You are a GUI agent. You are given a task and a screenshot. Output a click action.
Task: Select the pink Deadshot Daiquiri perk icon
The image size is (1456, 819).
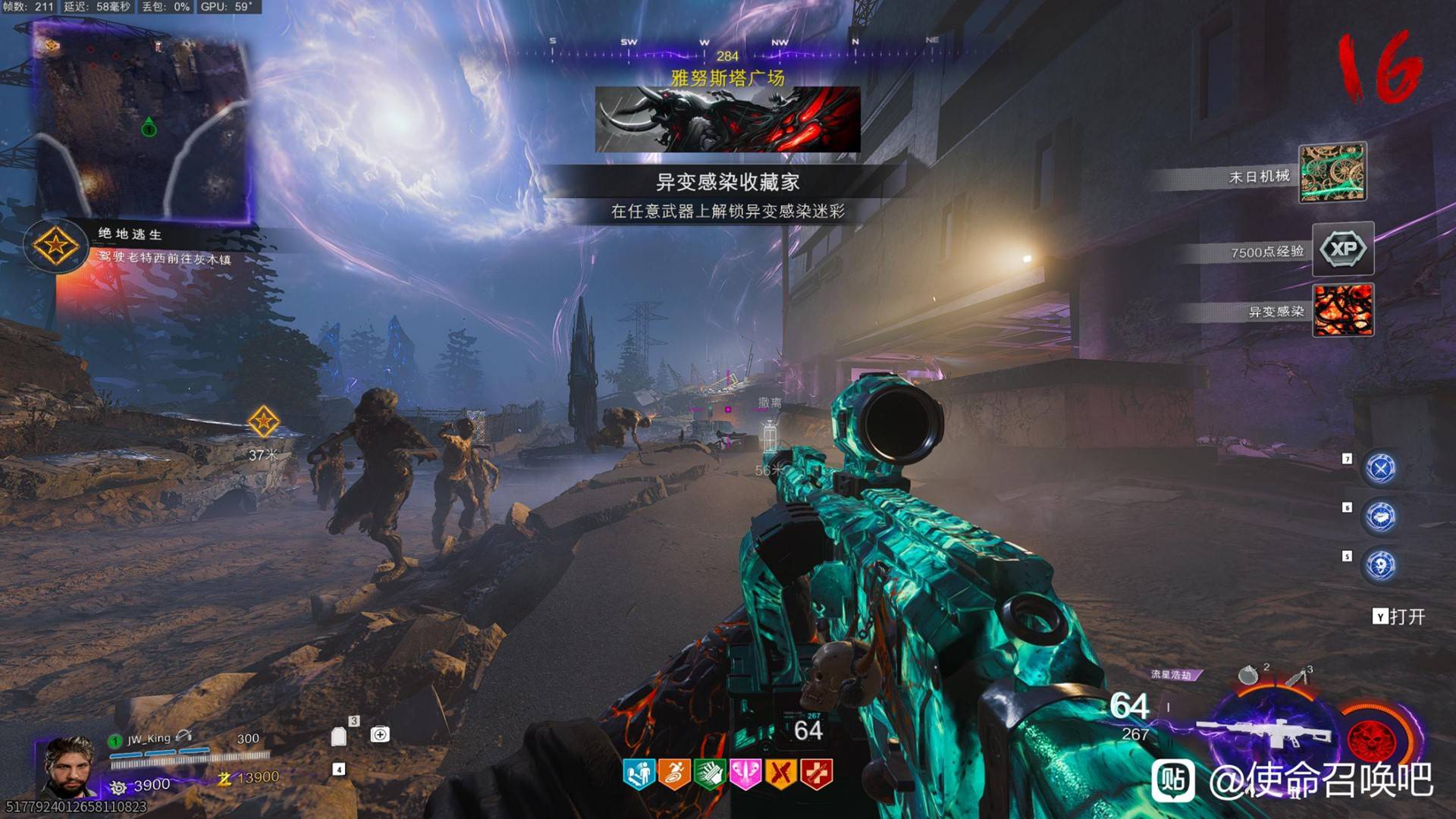(745, 774)
